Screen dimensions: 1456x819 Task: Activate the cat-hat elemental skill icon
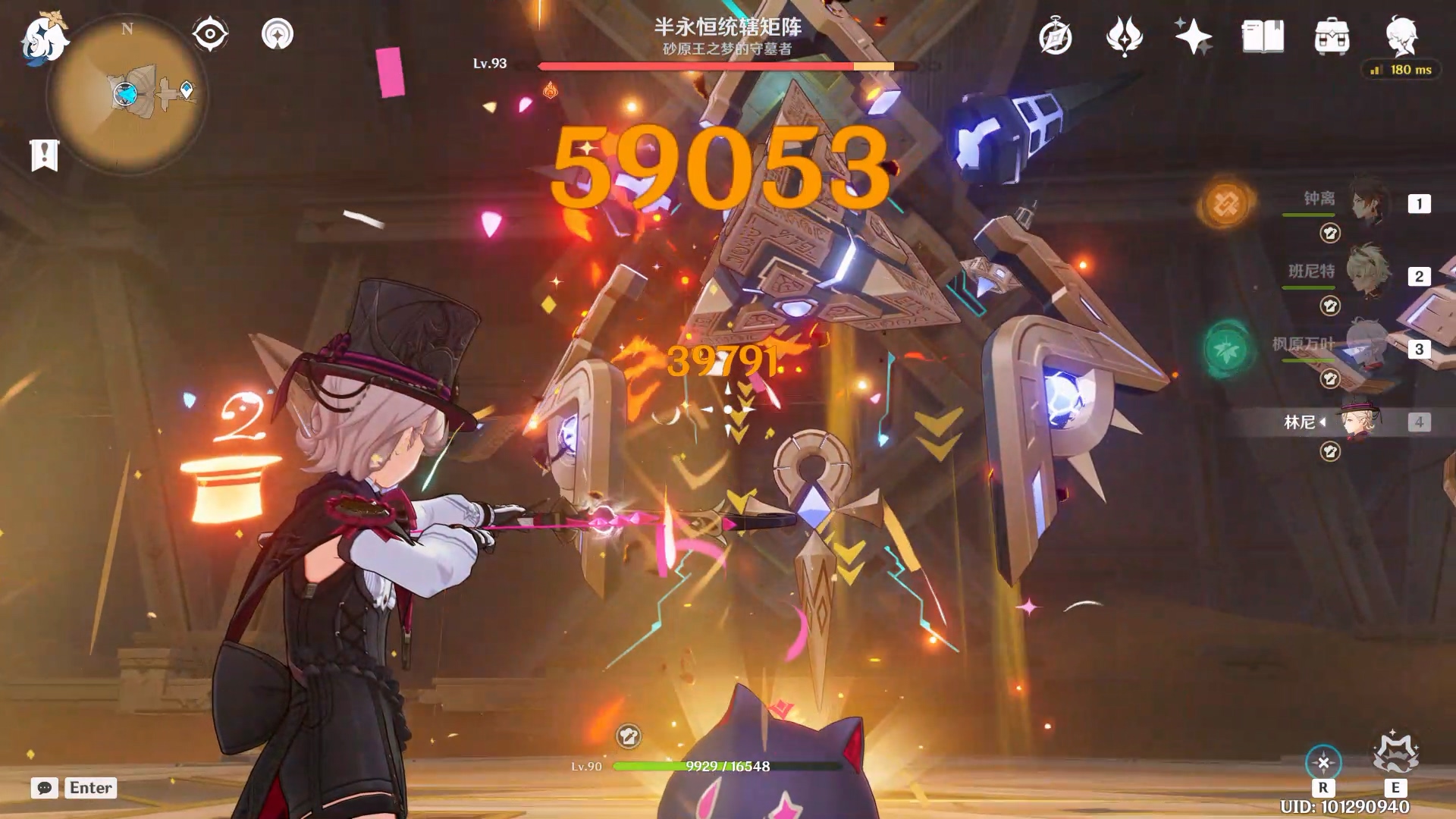tap(1395, 753)
